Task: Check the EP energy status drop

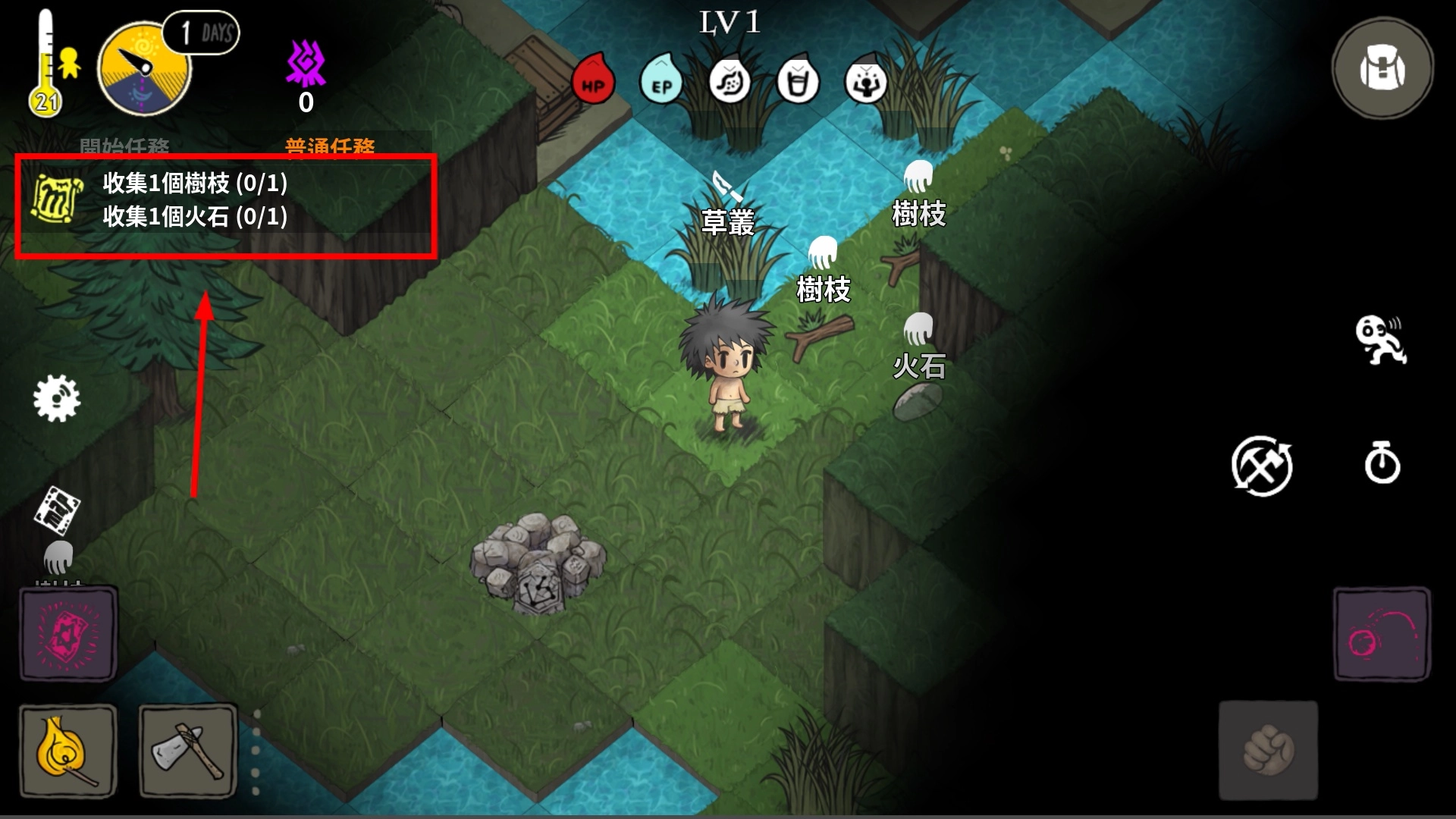Action: pyautogui.click(x=661, y=82)
